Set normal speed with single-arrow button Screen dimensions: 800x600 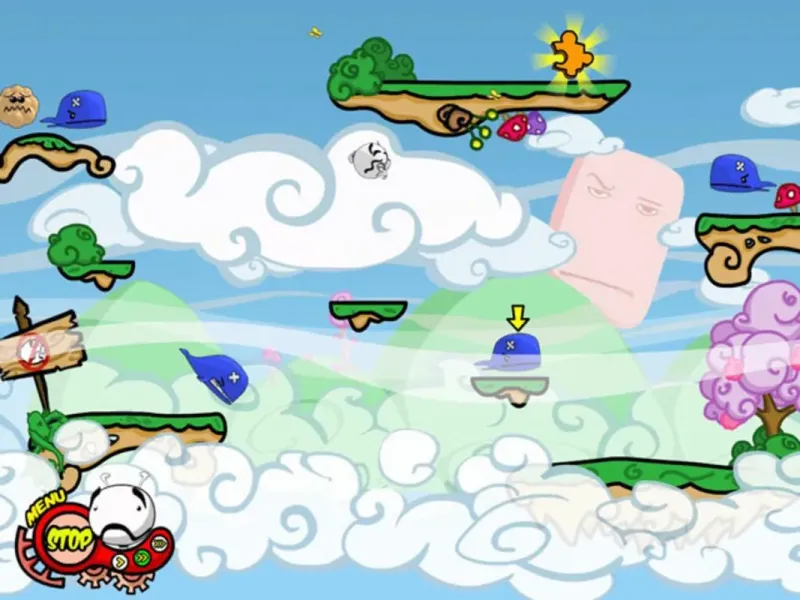[120, 561]
